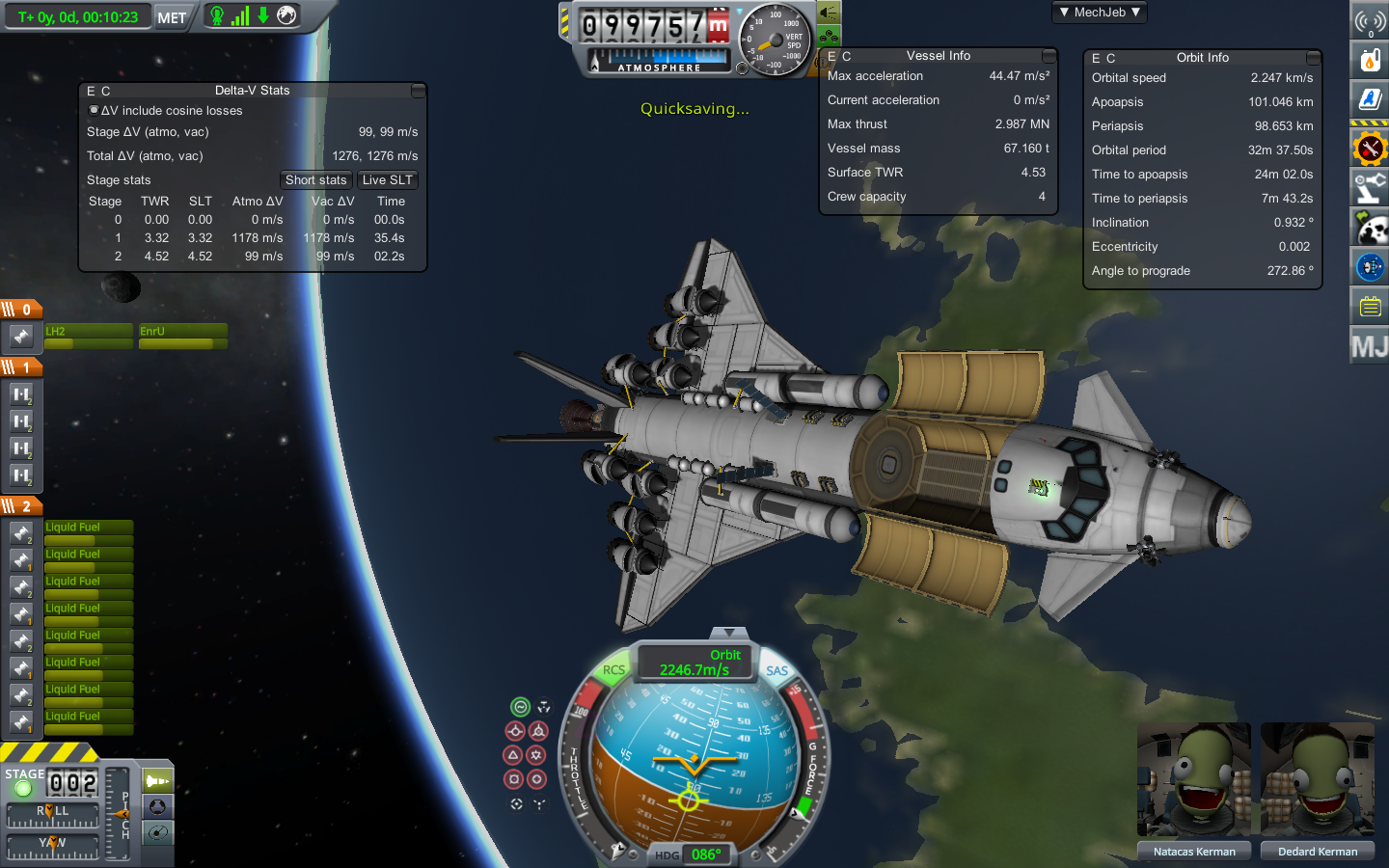This screenshot has height=868, width=1389.
Task: Toggle the MET mission clock mode
Action: click(x=172, y=17)
